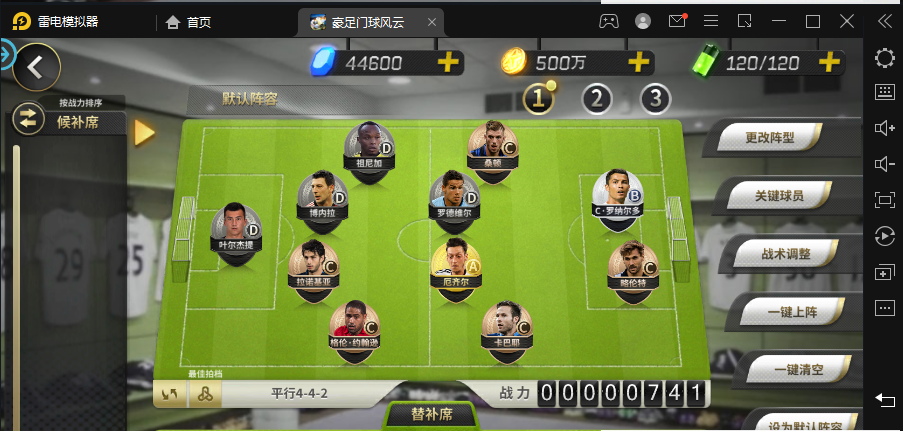Screen dimensions: 903x431
Task: Select player 厄齐尔 on the pitch
Action: 455,264
